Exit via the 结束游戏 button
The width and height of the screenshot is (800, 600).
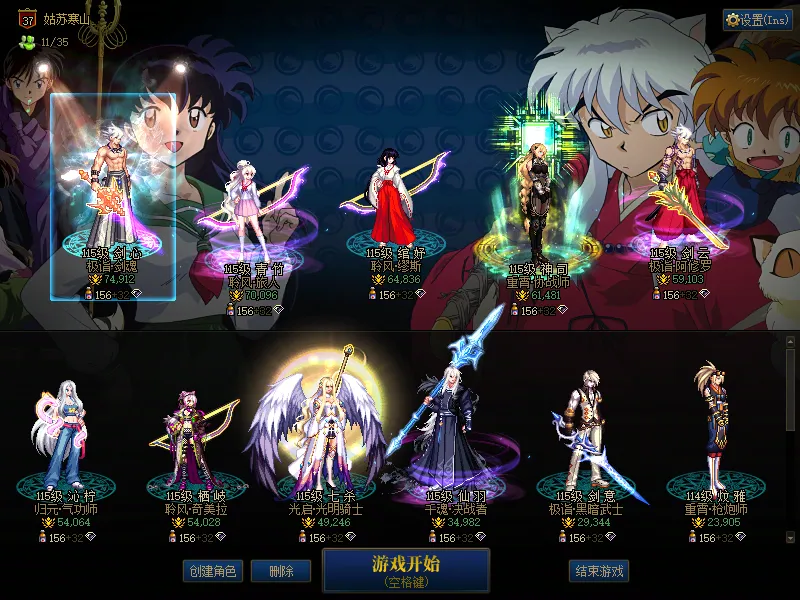pyautogui.click(x=599, y=571)
